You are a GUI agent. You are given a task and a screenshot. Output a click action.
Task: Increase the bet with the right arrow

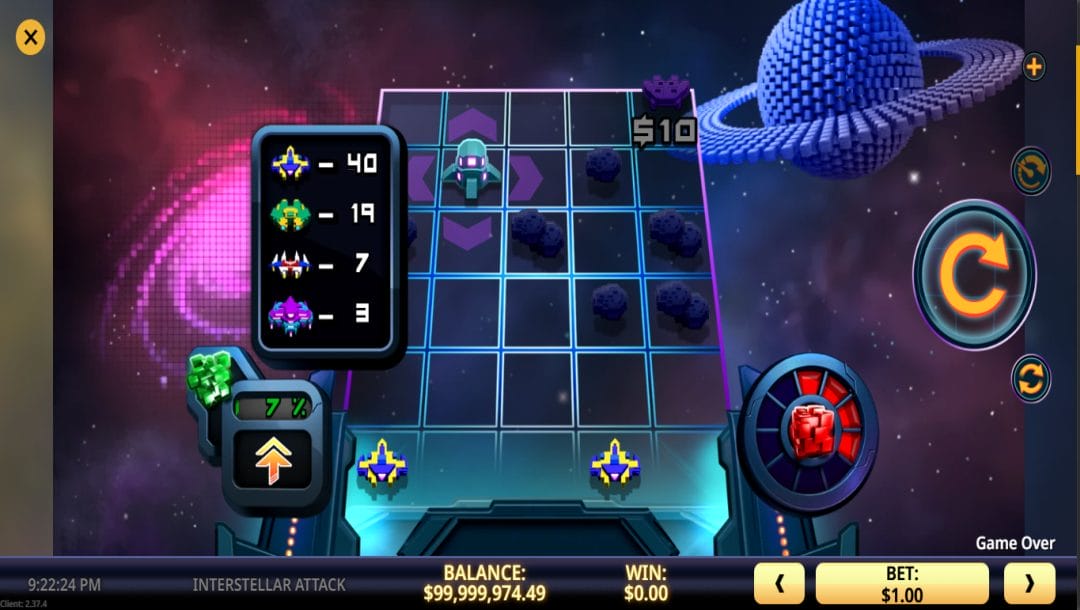click(x=1028, y=583)
